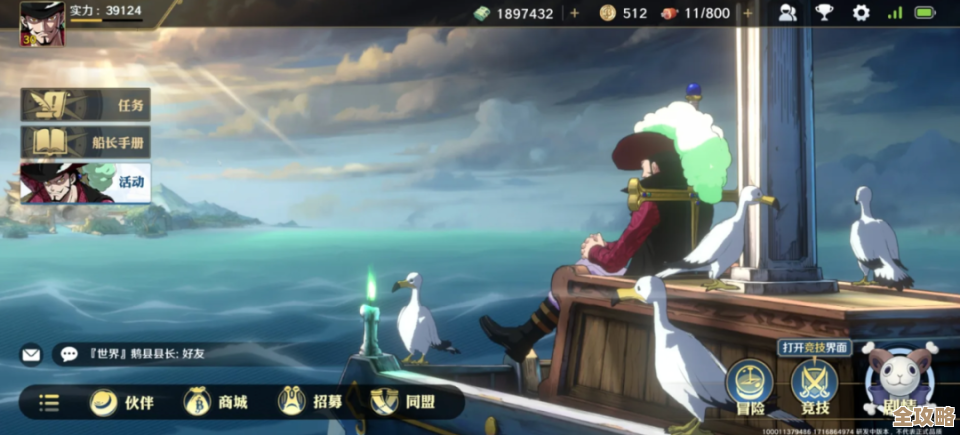Open the 任务 quest menu
Screen dimensions: 960x435
pyautogui.click(x=86, y=104)
